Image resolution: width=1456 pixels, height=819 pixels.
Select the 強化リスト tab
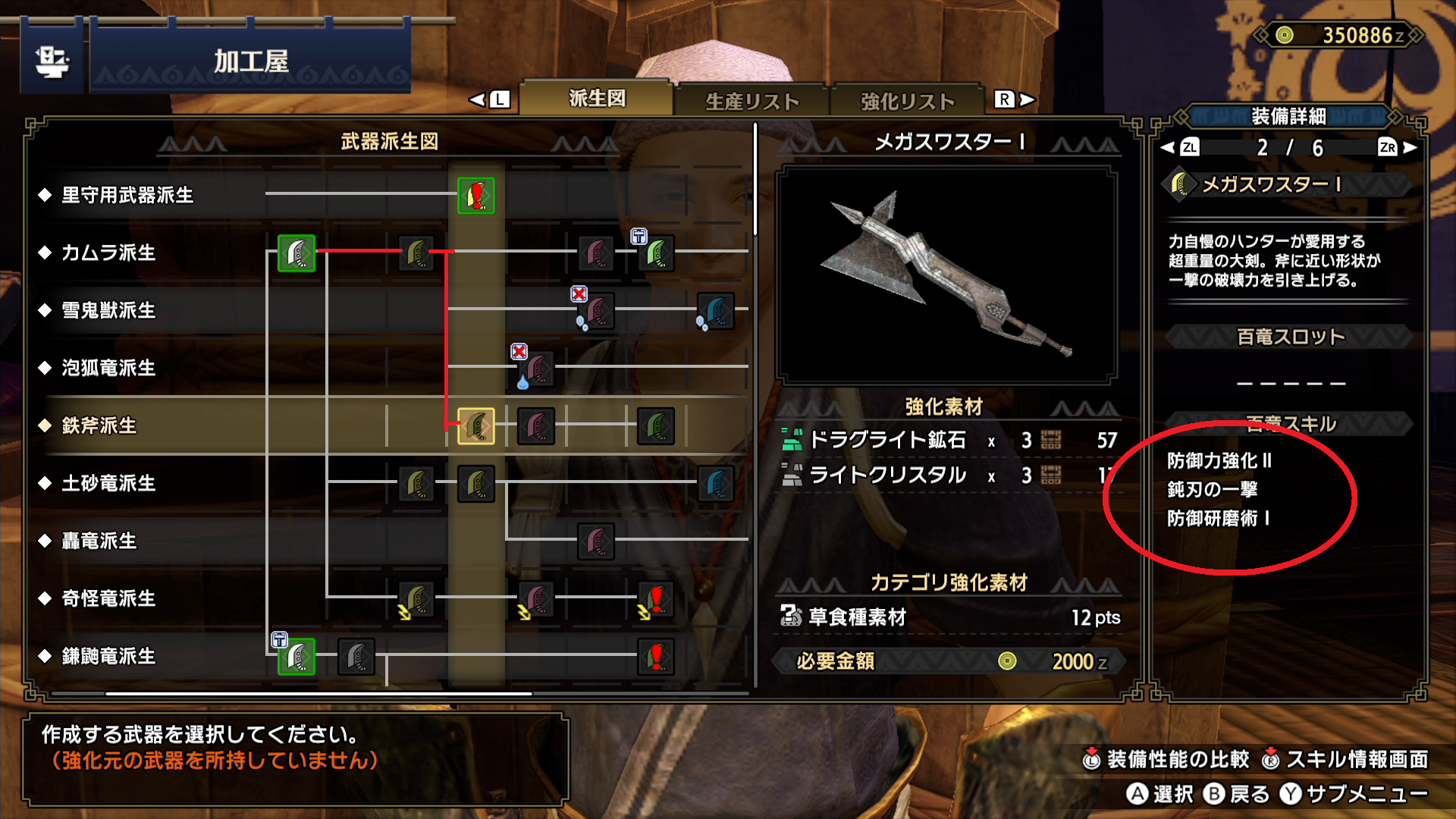[907, 101]
